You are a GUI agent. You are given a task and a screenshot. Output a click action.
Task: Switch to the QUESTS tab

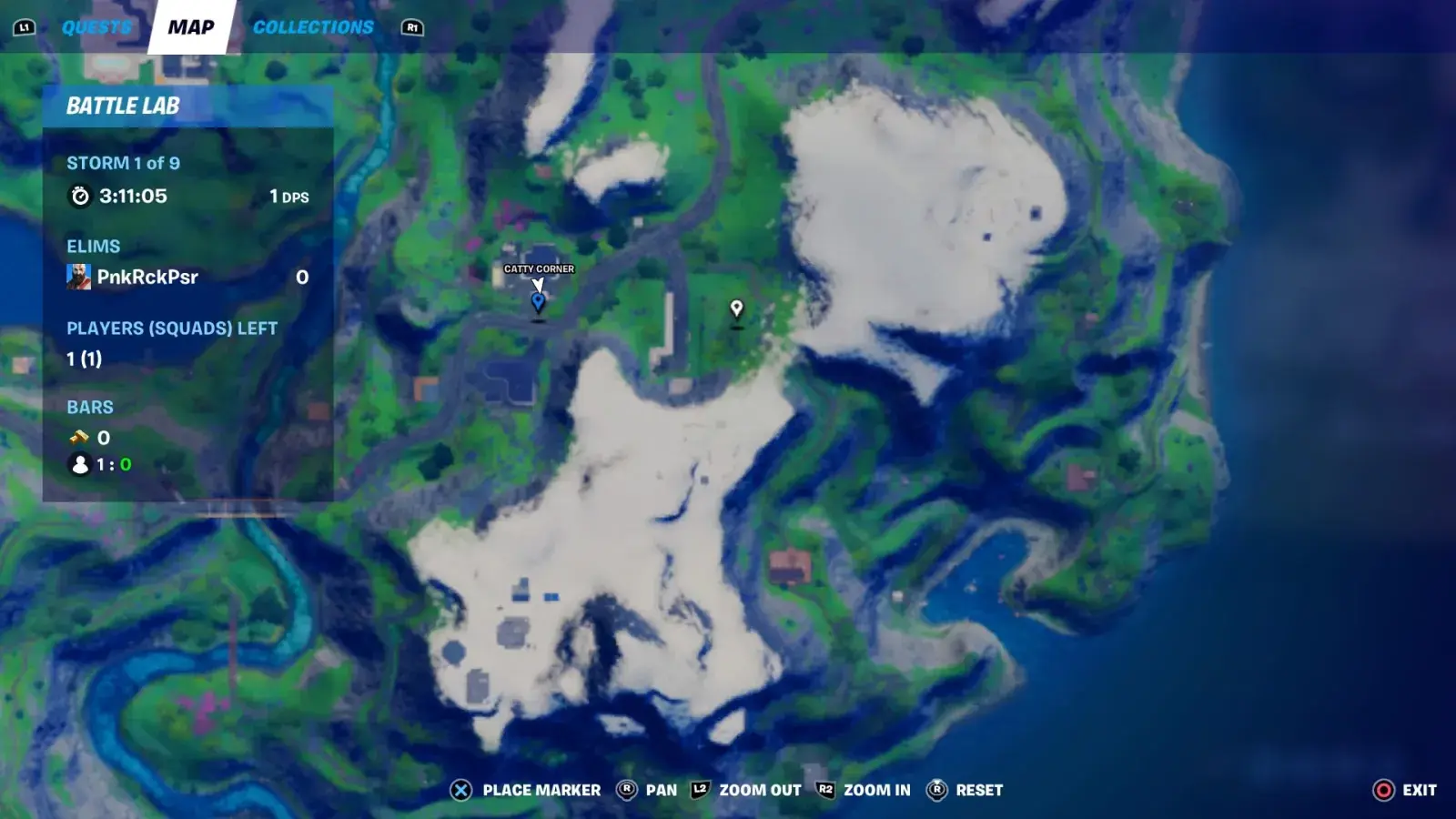pyautogui.click(x=96, y=26)
